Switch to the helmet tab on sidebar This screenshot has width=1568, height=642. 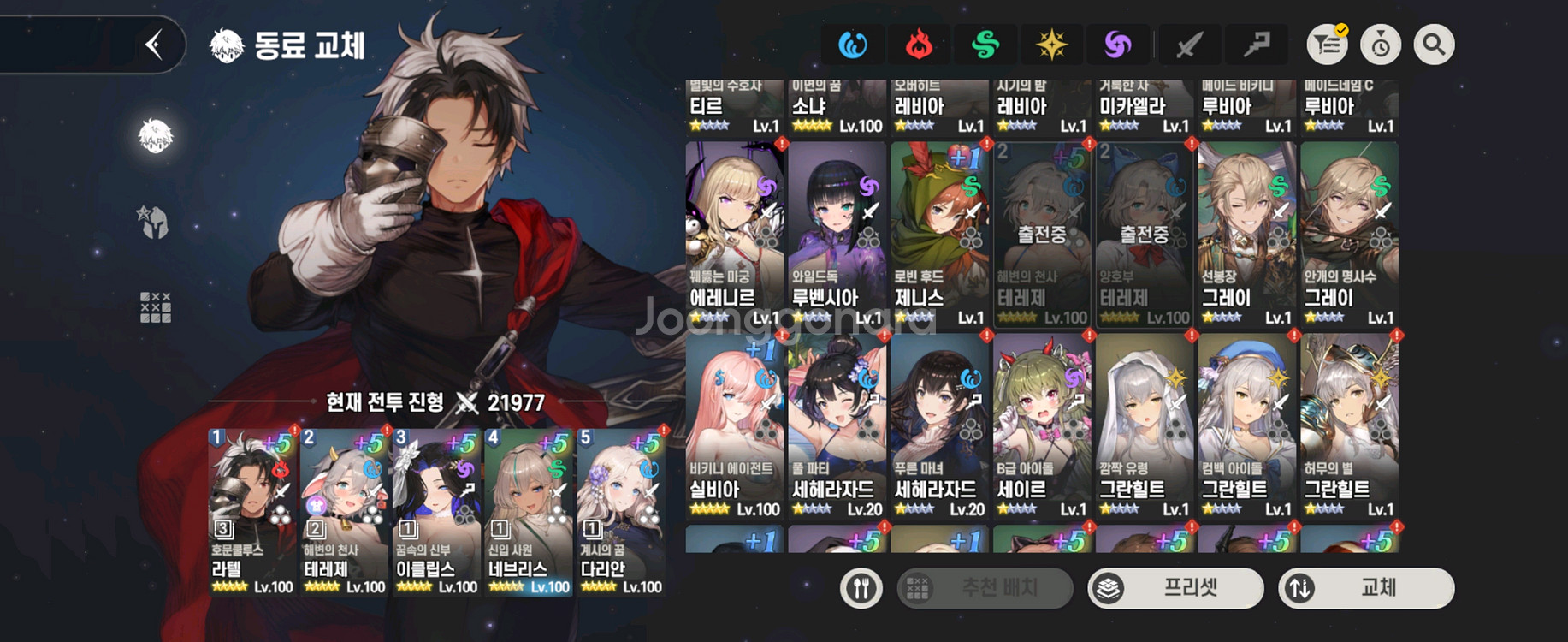point(155,223)
